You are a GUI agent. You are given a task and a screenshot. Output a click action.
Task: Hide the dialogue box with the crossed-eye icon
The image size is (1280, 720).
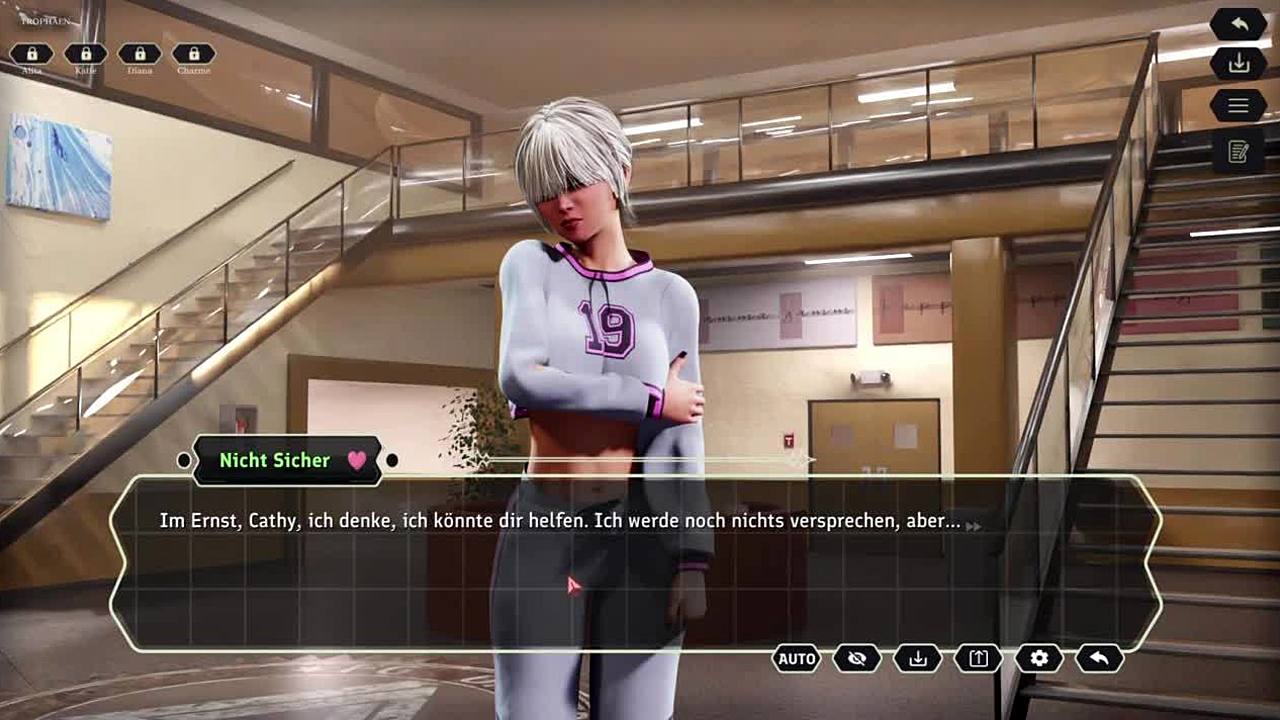[857, 658]
